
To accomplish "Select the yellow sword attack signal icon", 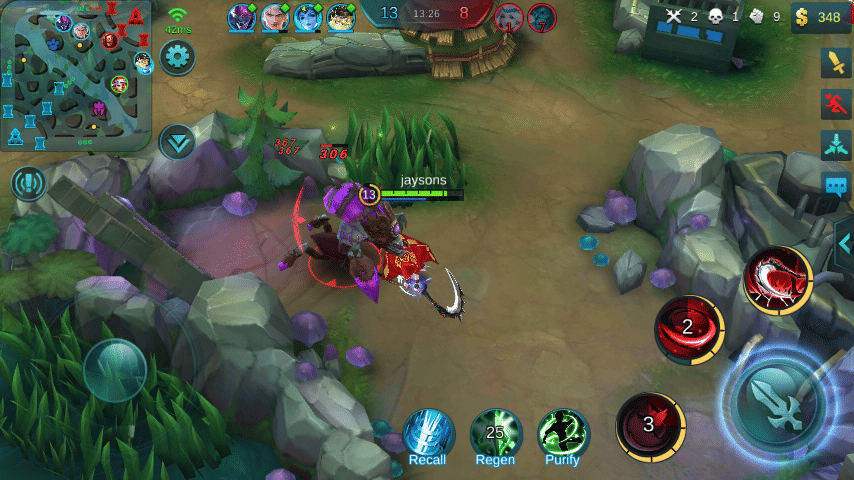I will click(x=835, y=62).
